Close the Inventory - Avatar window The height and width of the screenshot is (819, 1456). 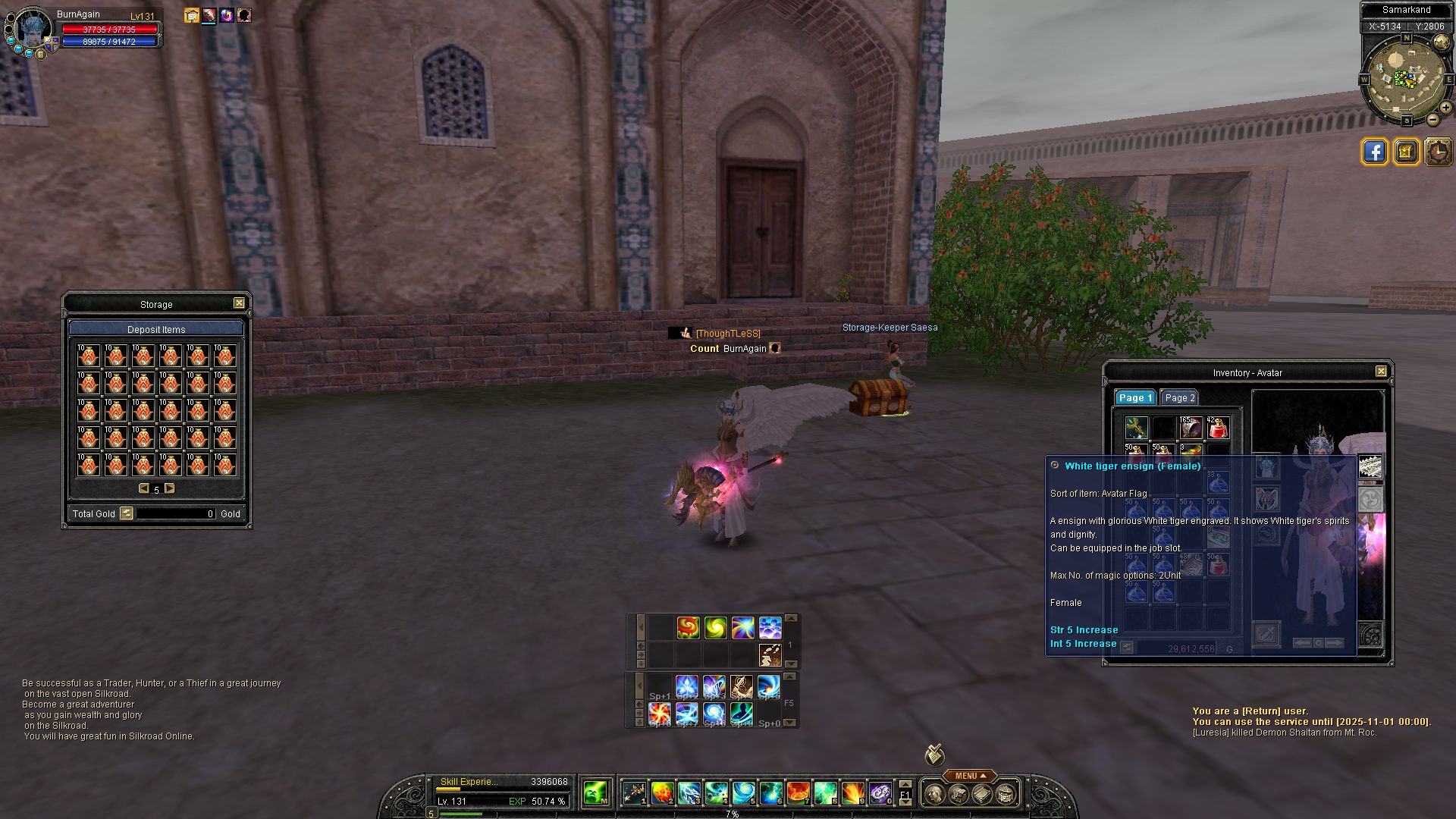[x=1381, y=372]
